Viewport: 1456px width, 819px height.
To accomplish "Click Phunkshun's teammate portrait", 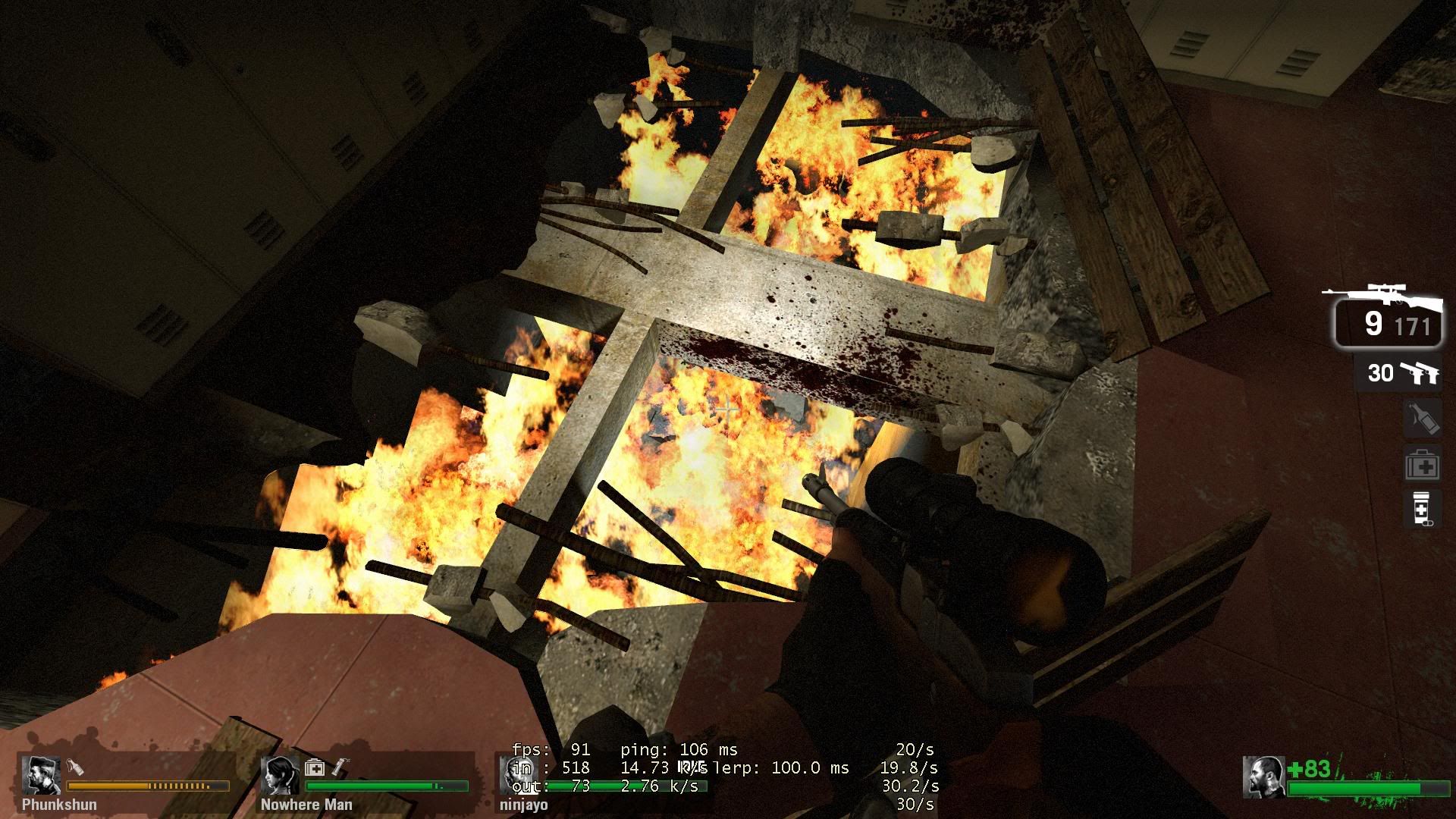I will (x=41, y=775).
